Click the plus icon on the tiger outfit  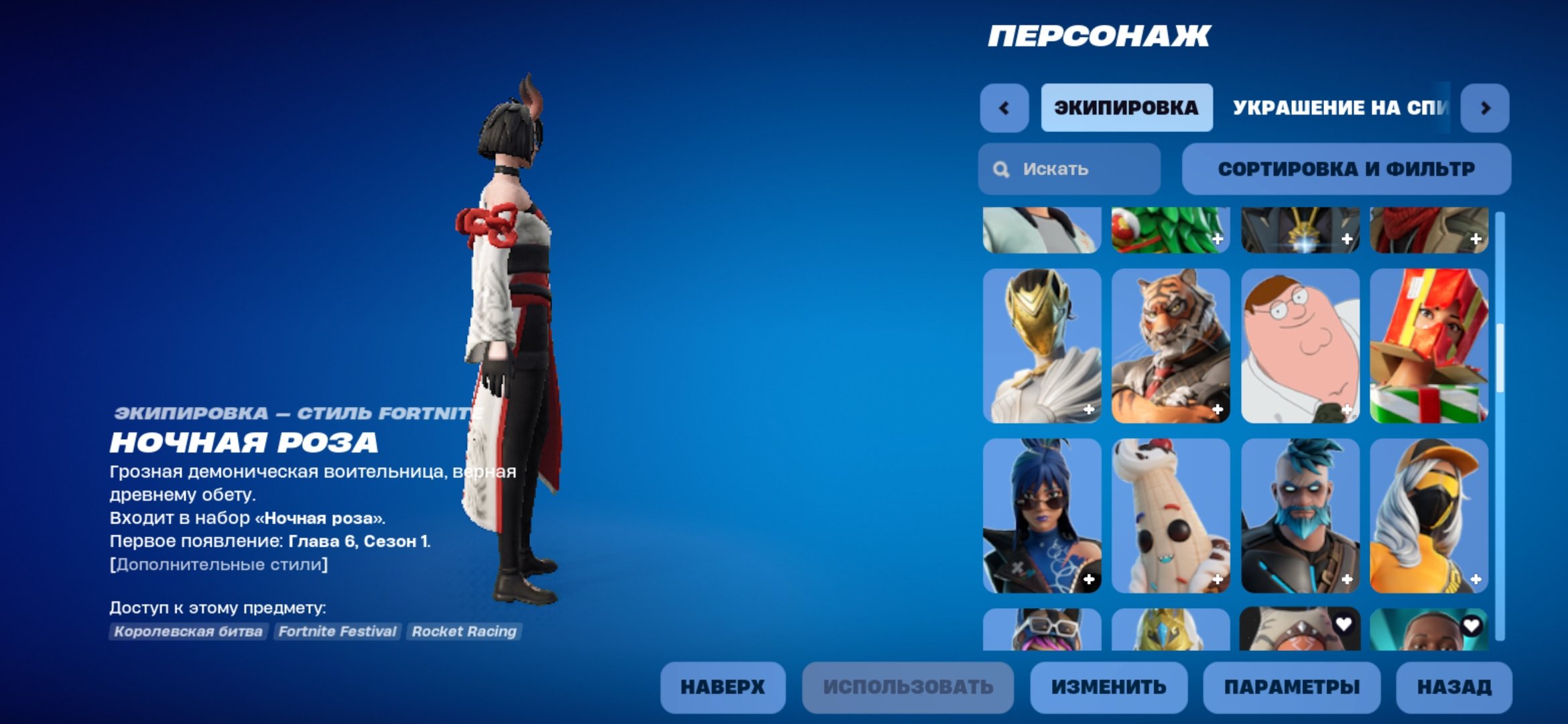(1218, 410)
